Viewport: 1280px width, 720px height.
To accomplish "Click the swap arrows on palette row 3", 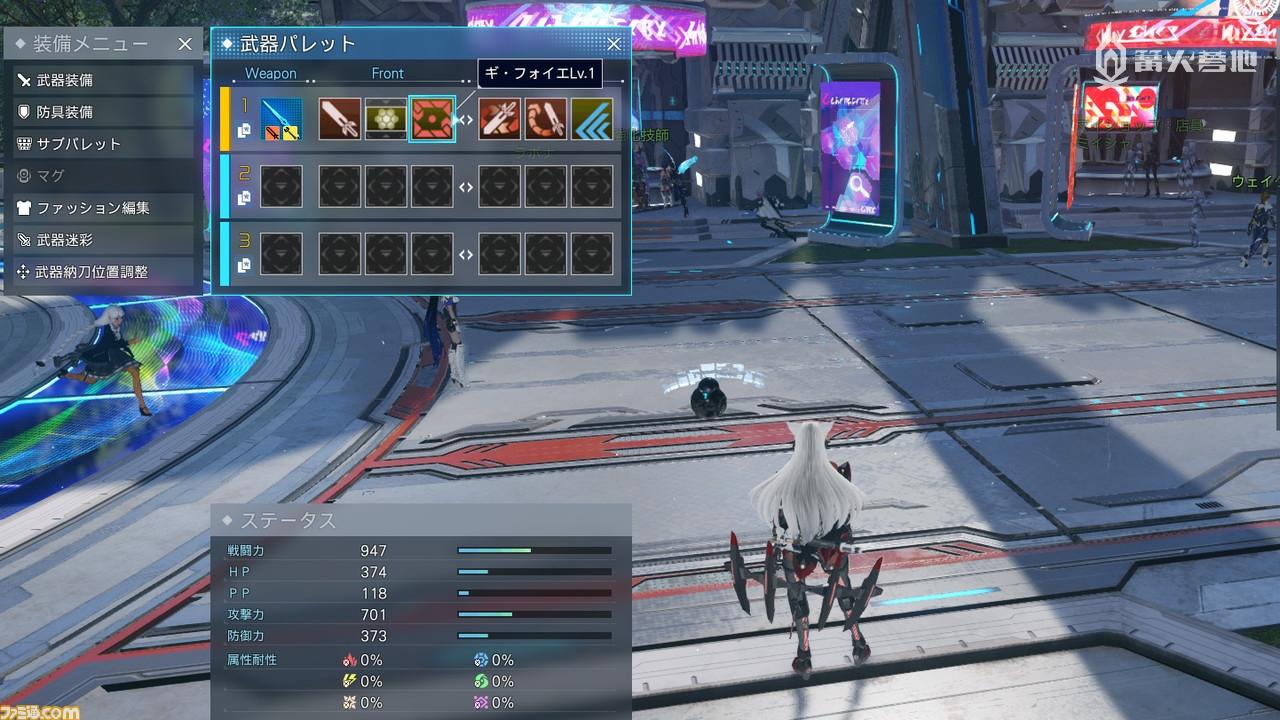I will (465, 253).
